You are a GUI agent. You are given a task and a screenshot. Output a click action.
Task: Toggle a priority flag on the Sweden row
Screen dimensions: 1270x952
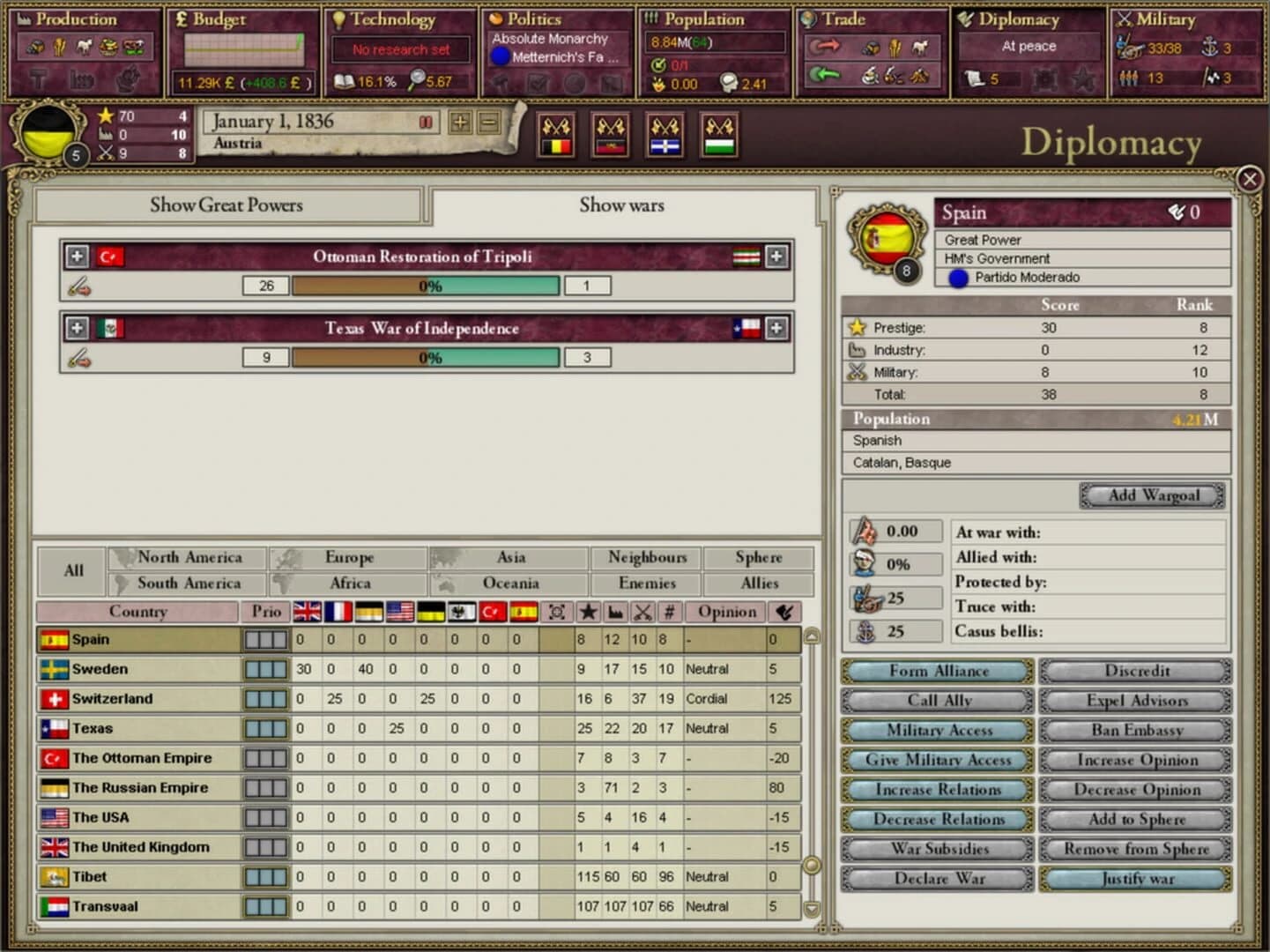(x=265, y=669)
